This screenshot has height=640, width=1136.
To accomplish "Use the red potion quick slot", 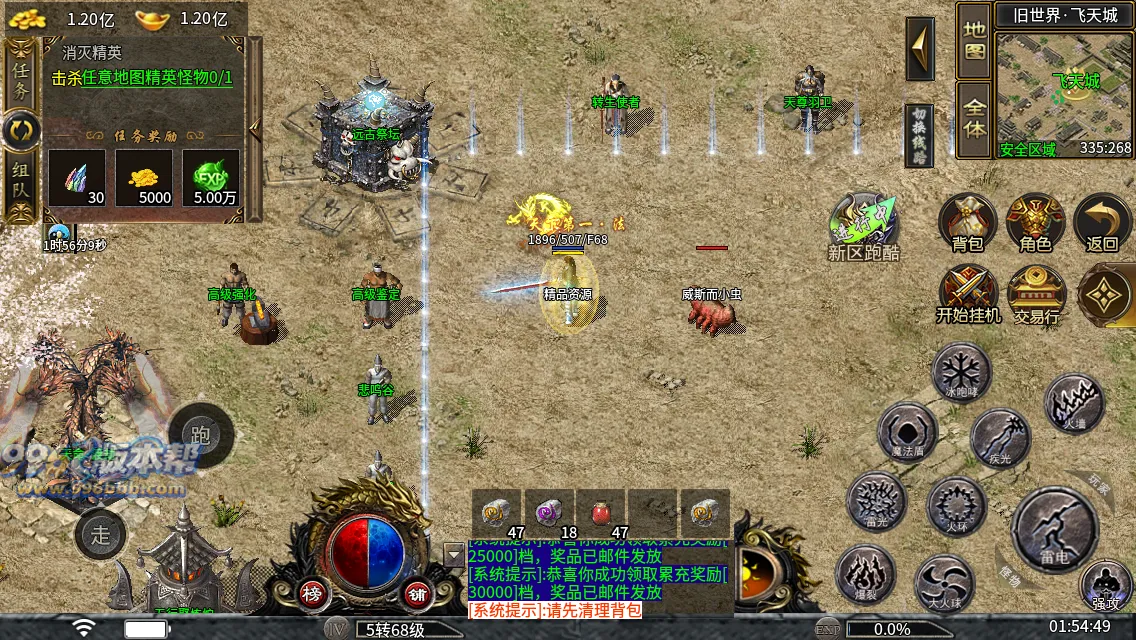I will (601, 514).
